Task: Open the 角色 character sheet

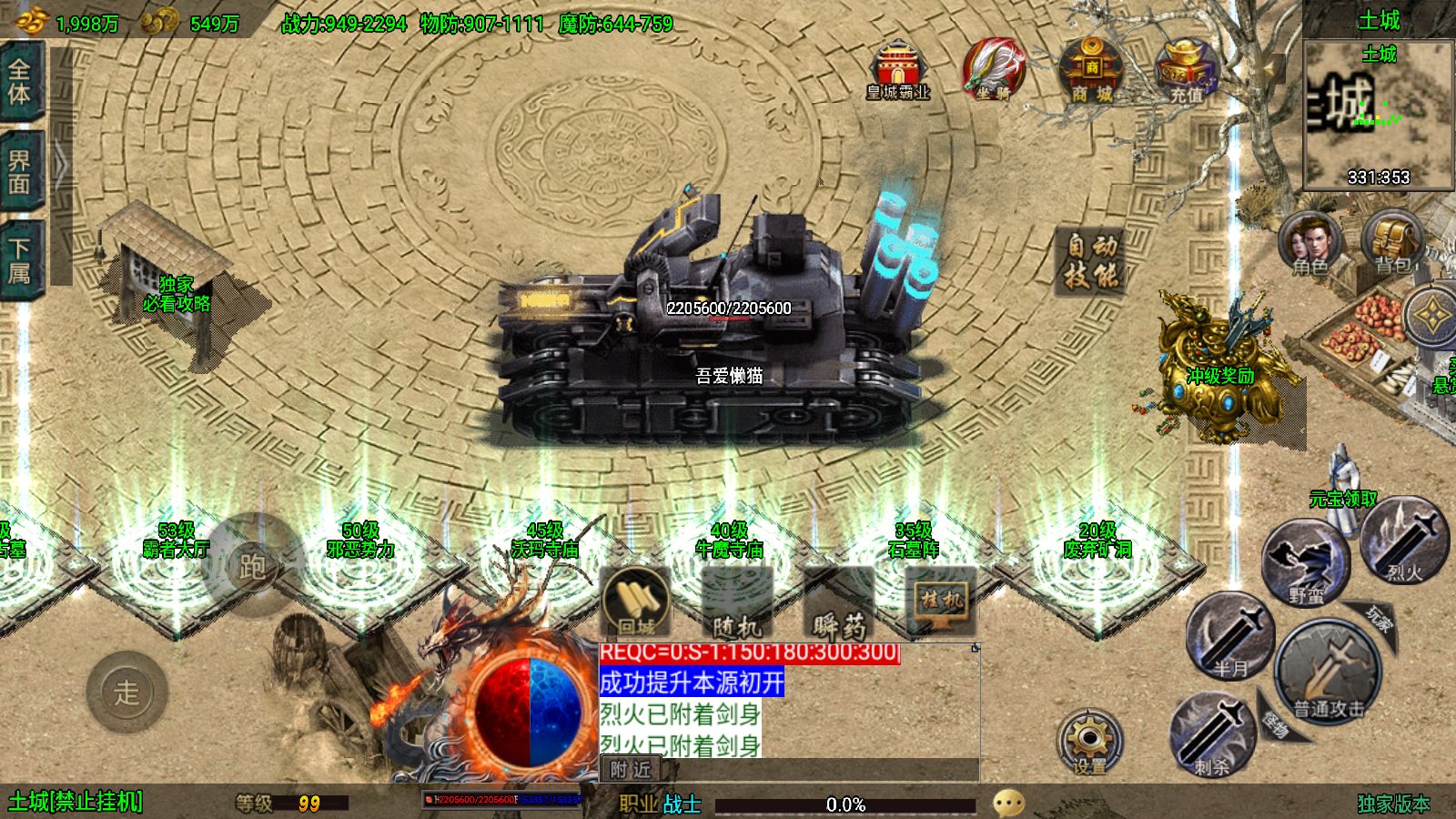Action: [1309, 244]
